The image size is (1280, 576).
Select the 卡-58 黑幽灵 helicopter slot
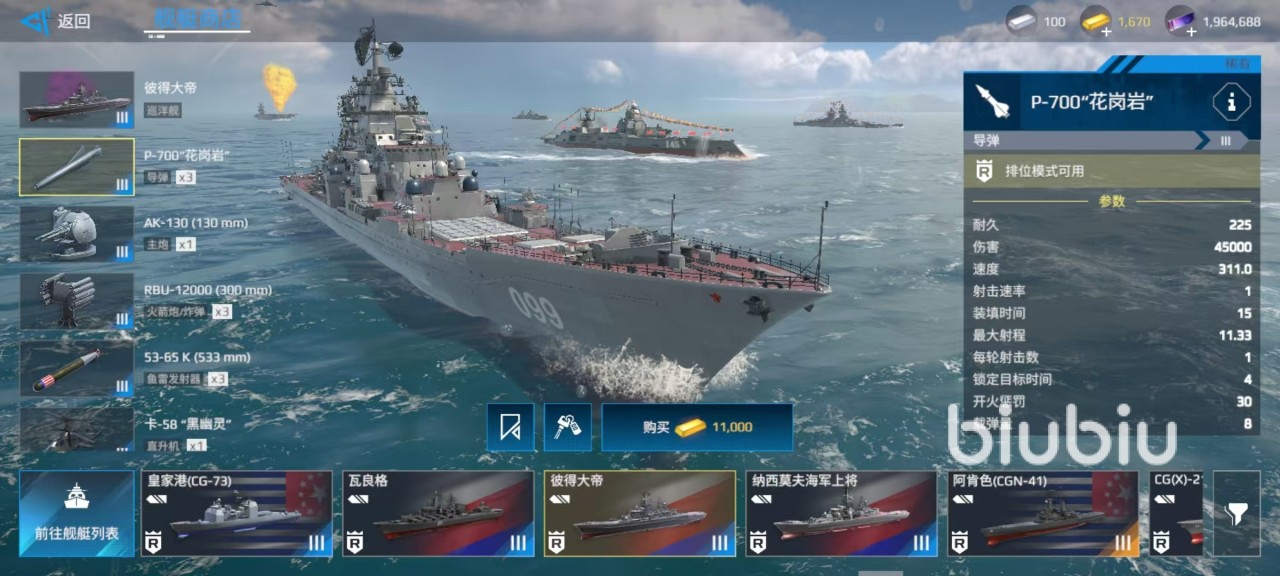pyautogui.click(x=77, y=430)
